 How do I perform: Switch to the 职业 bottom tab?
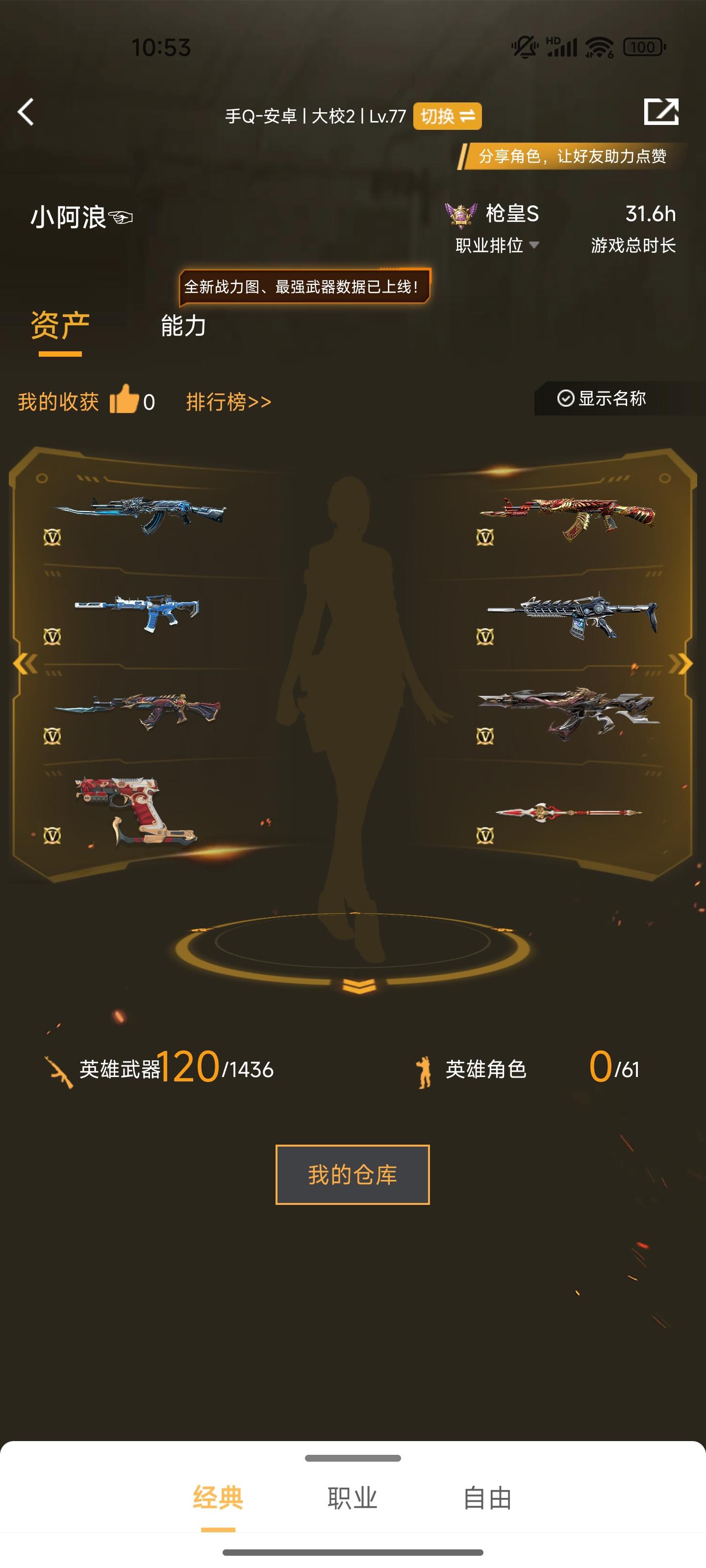pos(352,1498)
